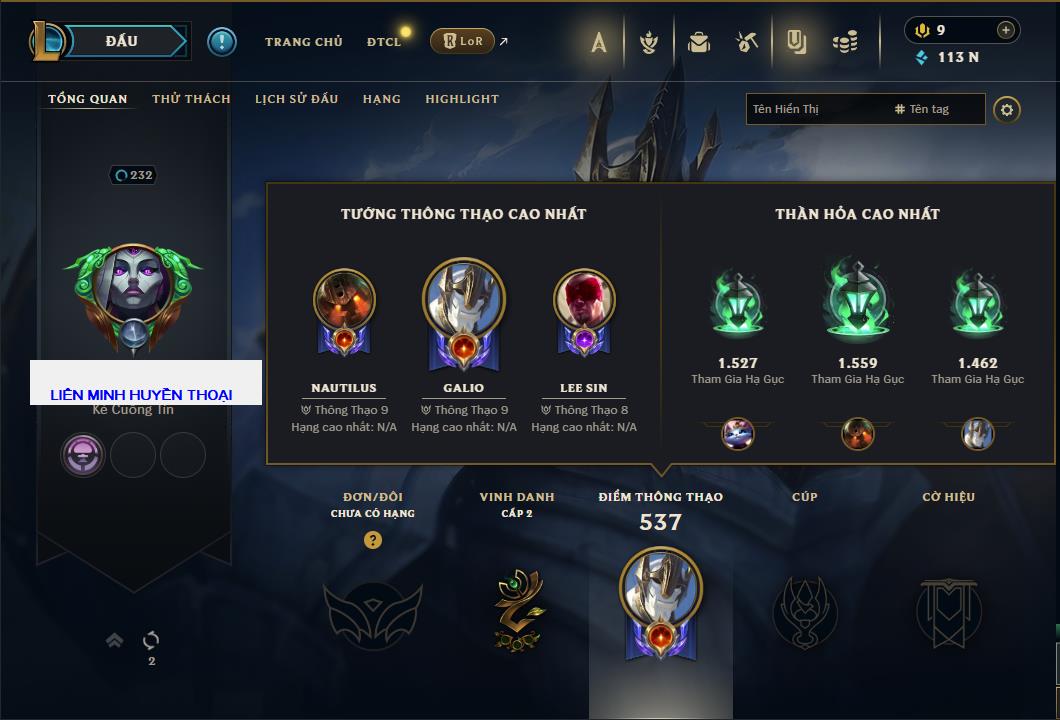This screenshot has height=720, width=1060.
Task: Switch to the THỬ THÁCH tab
Action: 191,99
